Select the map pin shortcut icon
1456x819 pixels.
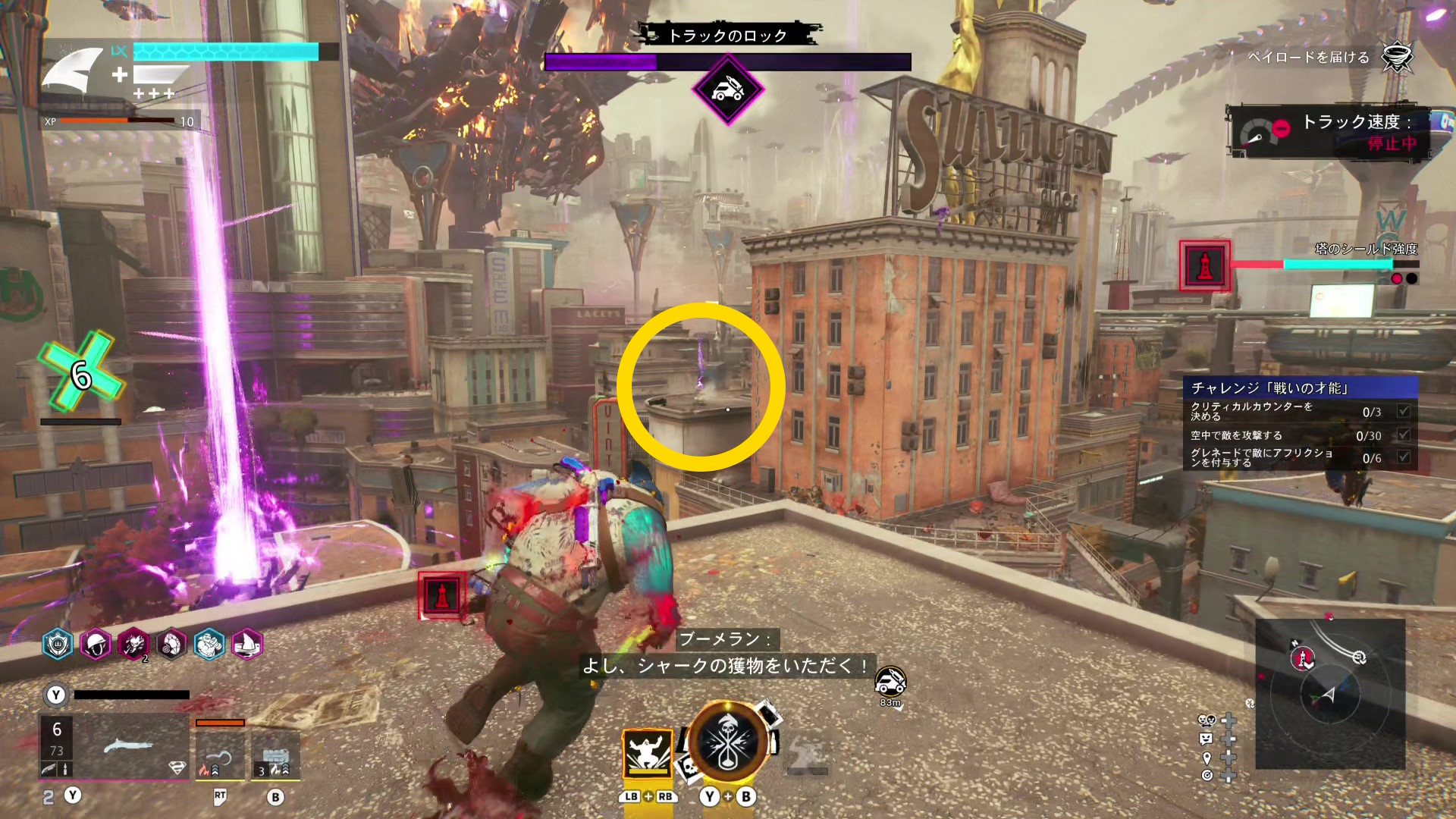tap(1207, 758)
